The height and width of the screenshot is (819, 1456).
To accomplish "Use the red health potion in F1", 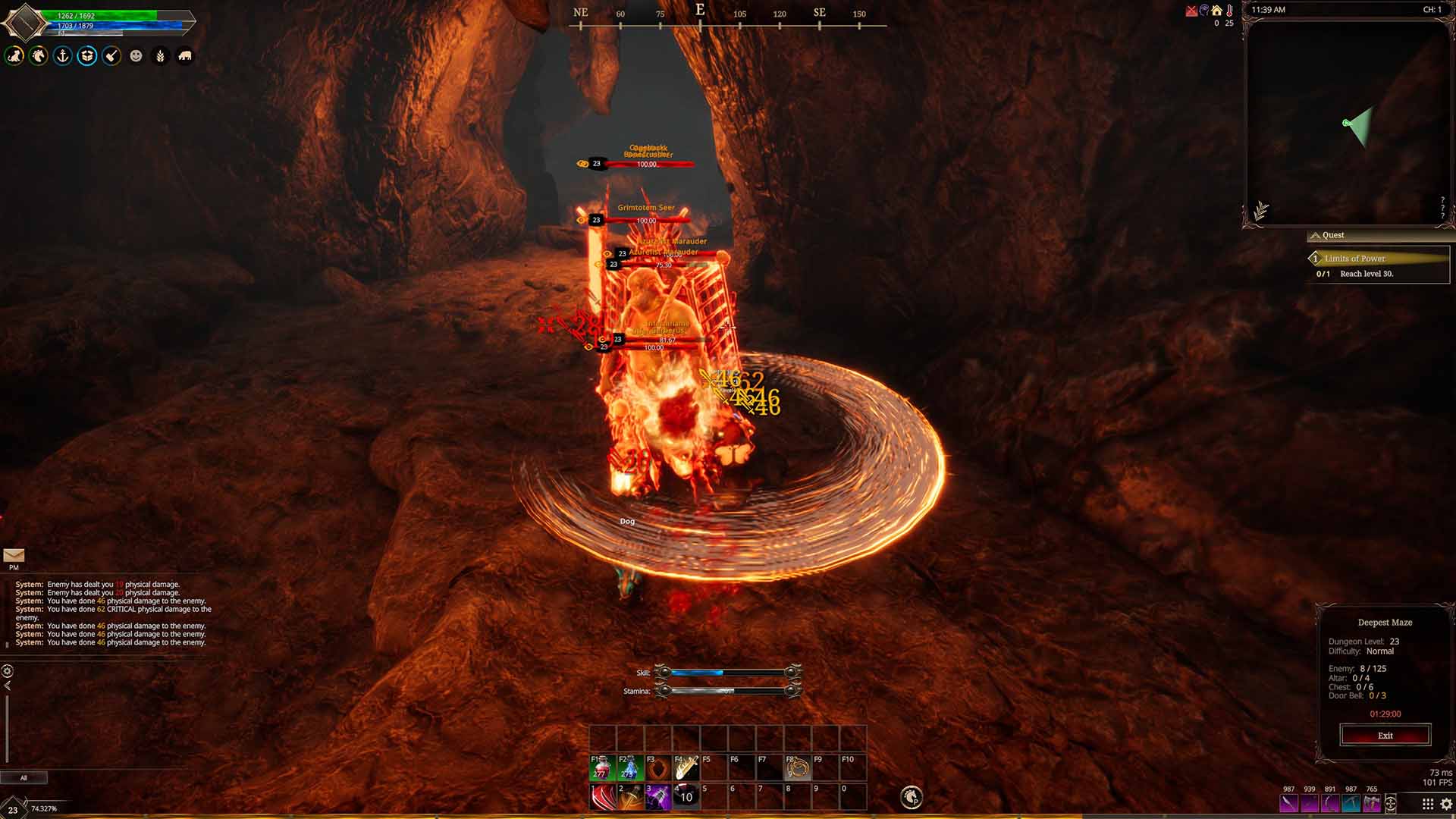I will coord(603,767).
